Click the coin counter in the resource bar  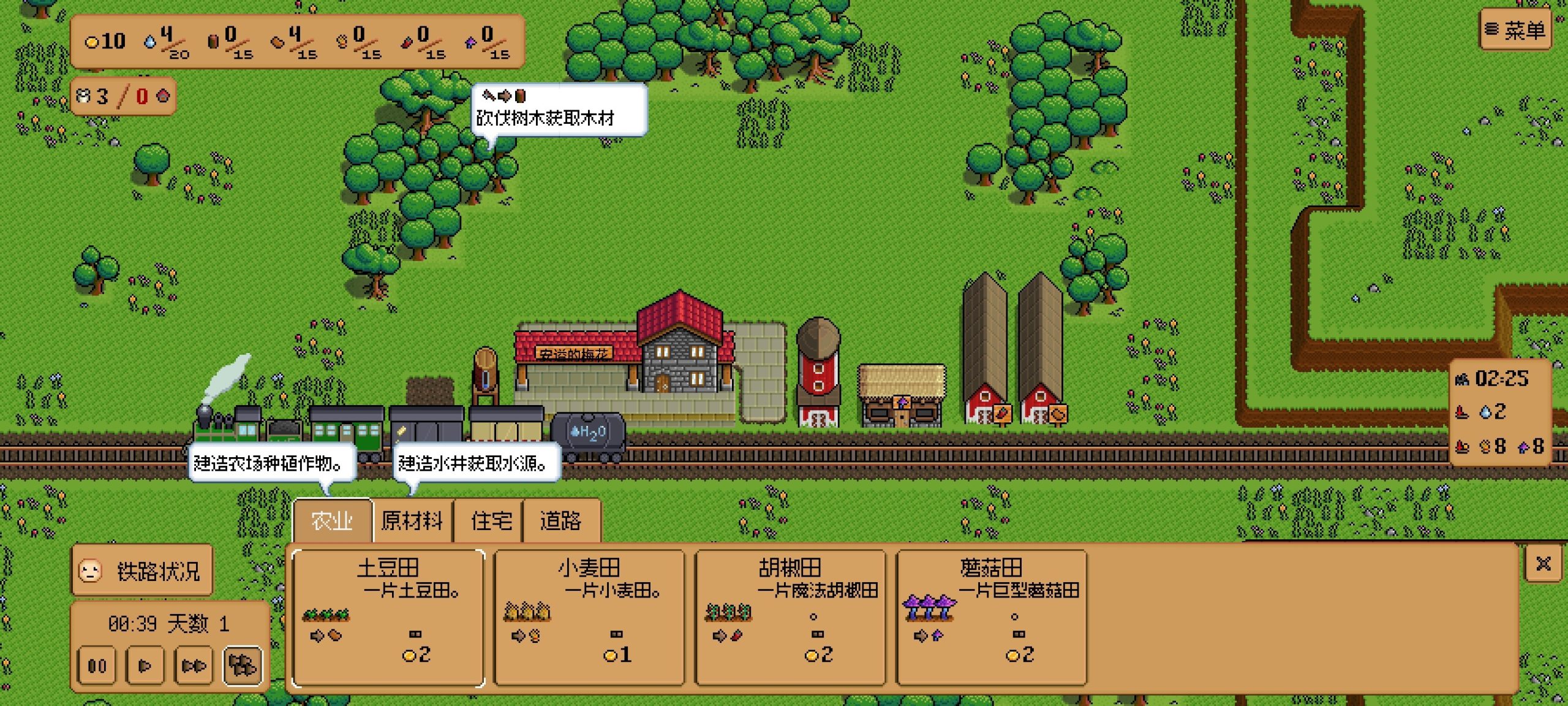point(105,42)
